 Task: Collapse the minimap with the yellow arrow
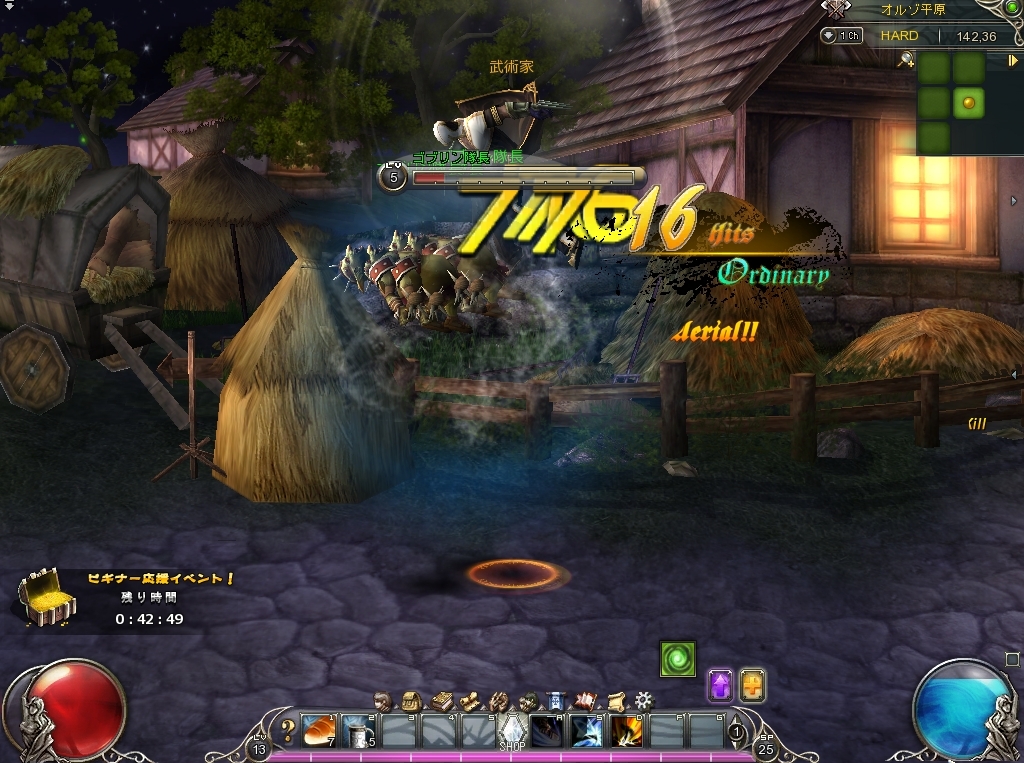[1012, 60]
